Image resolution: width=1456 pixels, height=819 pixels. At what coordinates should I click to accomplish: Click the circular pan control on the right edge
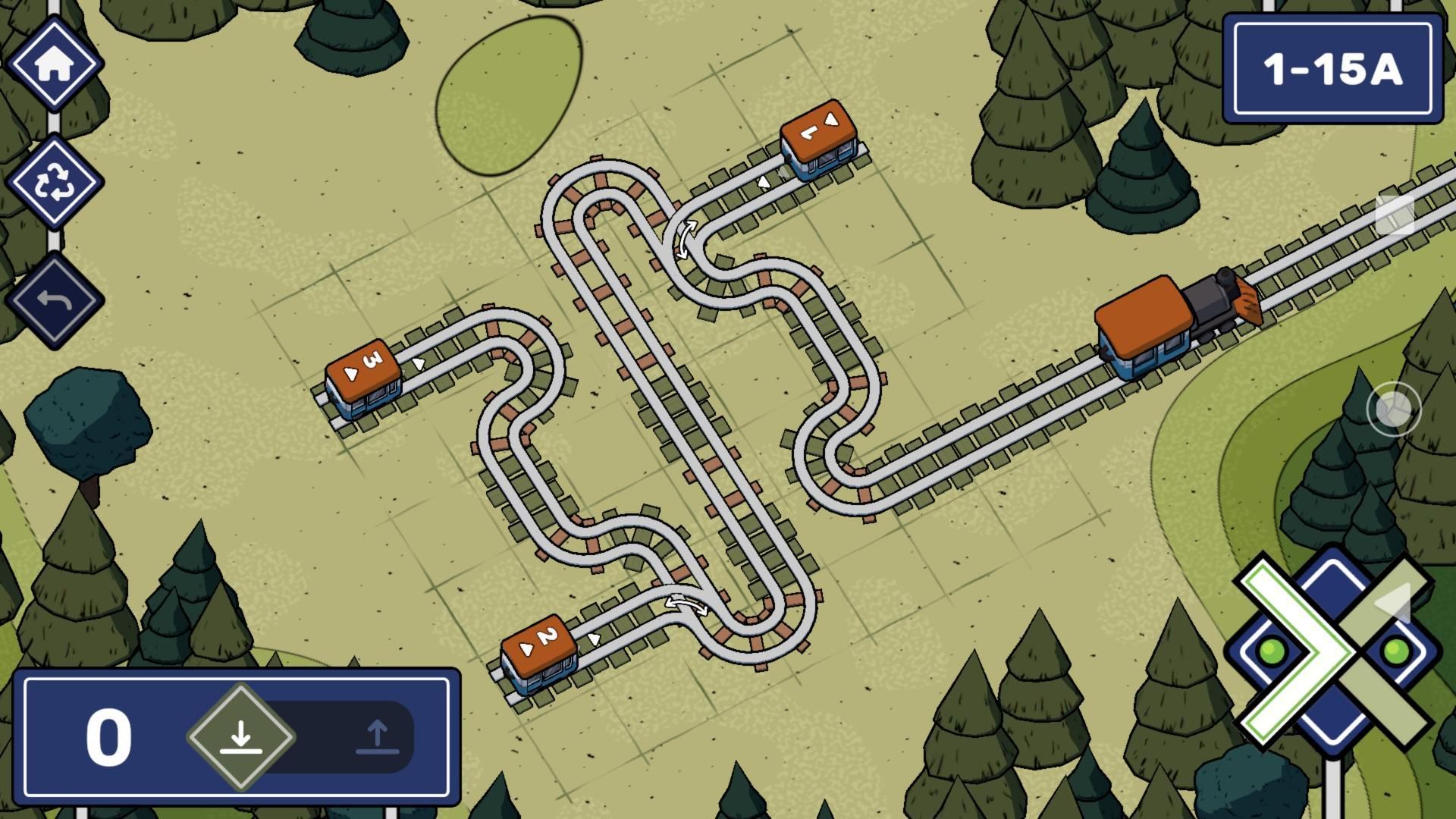[1395, 409]
